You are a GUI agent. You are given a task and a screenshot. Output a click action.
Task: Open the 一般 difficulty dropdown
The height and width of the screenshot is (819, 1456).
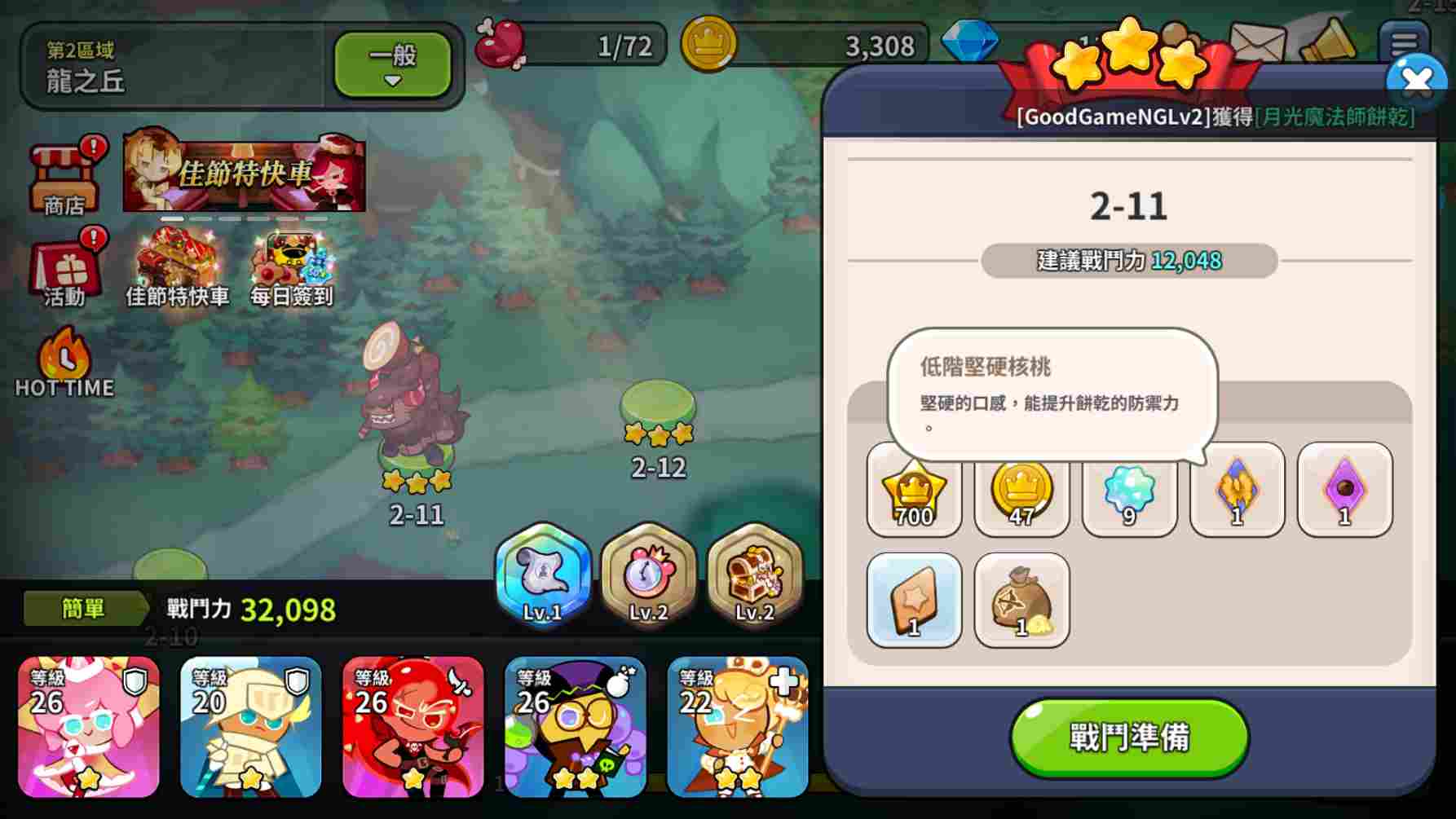(392, 64)
